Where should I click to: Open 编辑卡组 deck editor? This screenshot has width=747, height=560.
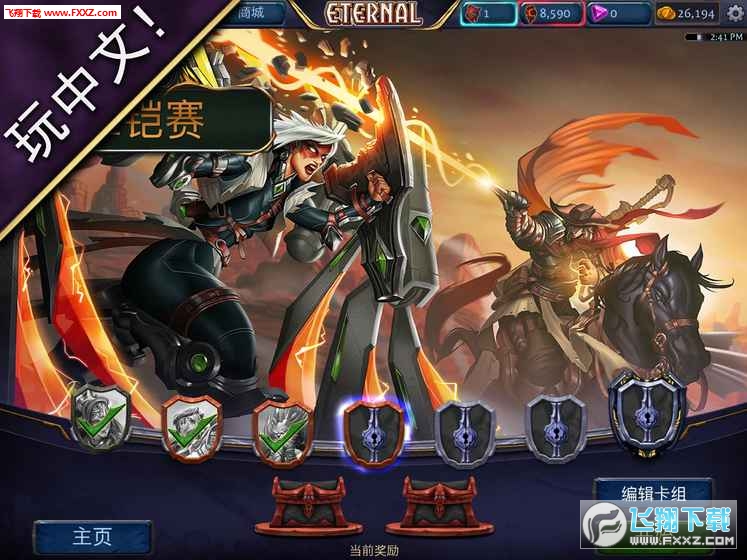tap(653, 492)
